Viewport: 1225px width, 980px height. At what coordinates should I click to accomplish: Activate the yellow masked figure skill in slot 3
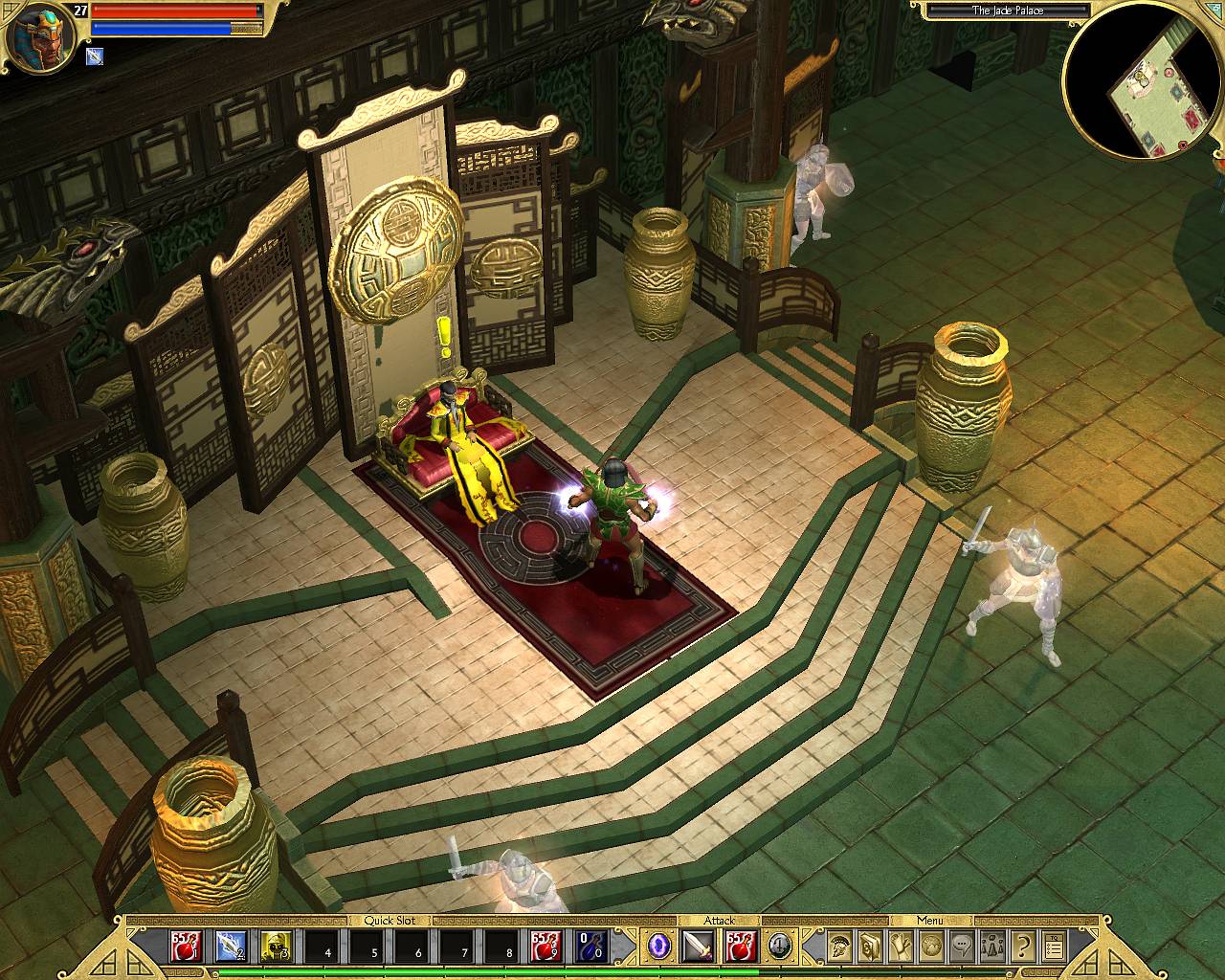(276, 947)
